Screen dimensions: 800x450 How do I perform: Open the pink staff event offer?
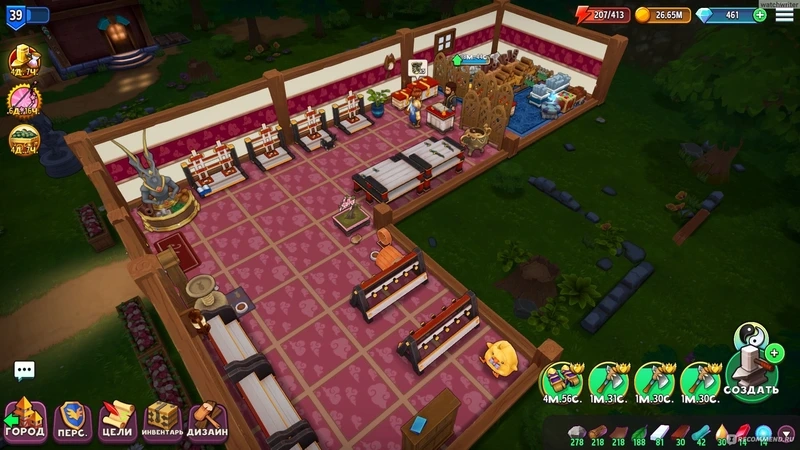click(23, 100)
